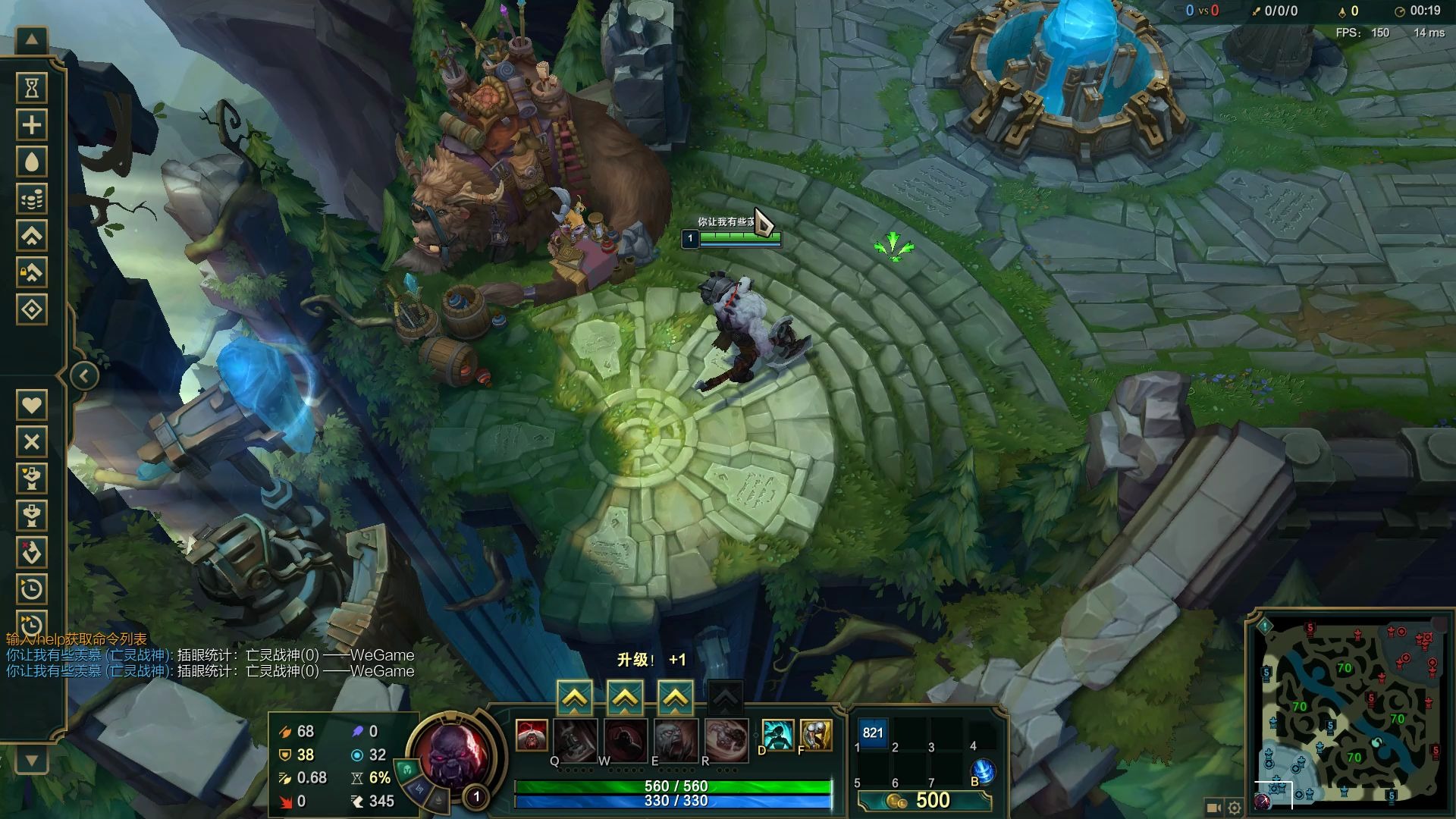The height and width of the screenshot is (819, 1456).
Task: Click the gold coins practice tool button
Action: [32, 199]
